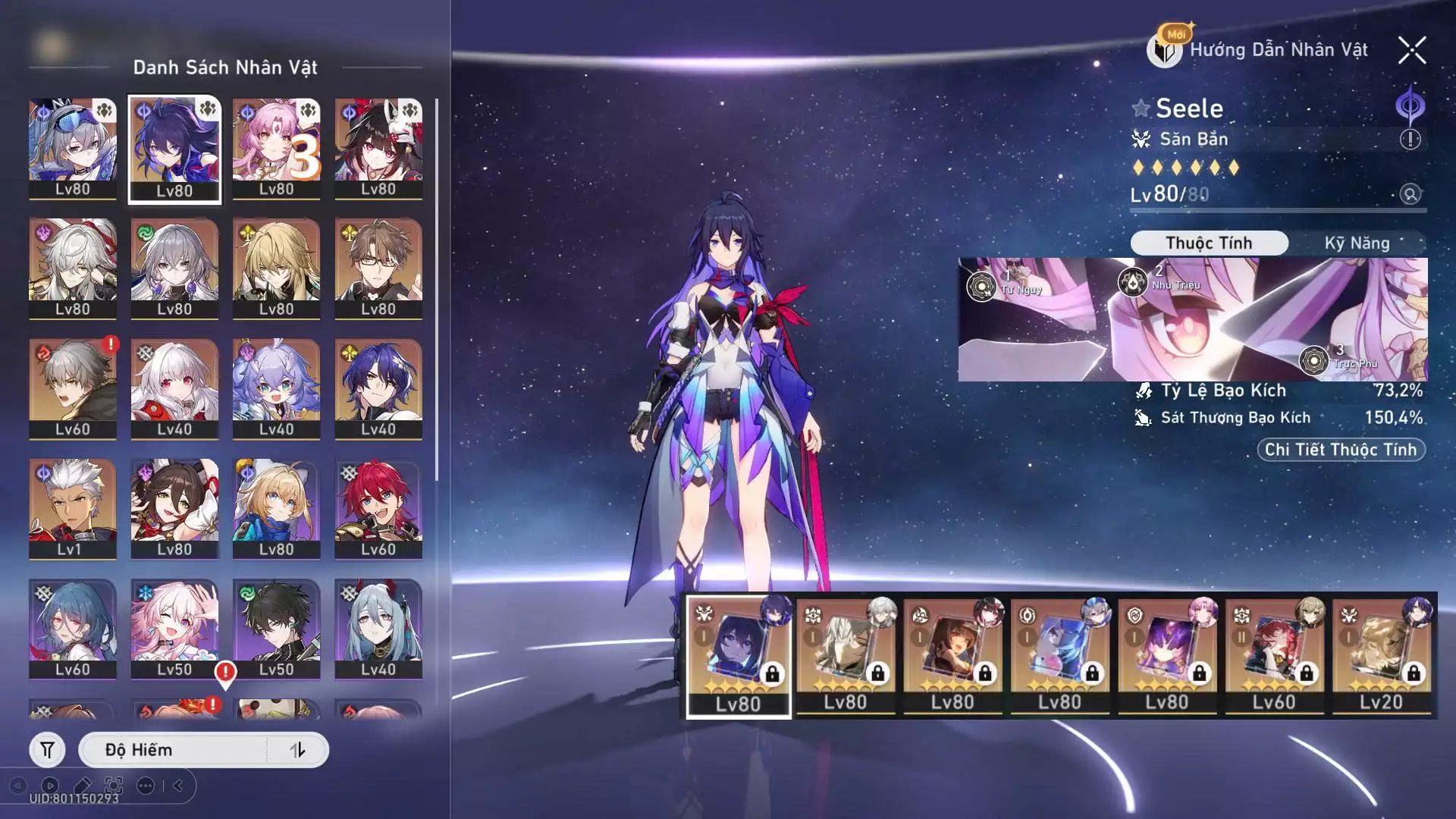
Task: Open Chi Tiết Thuộc Tính details
Action: coord(1341,450)
